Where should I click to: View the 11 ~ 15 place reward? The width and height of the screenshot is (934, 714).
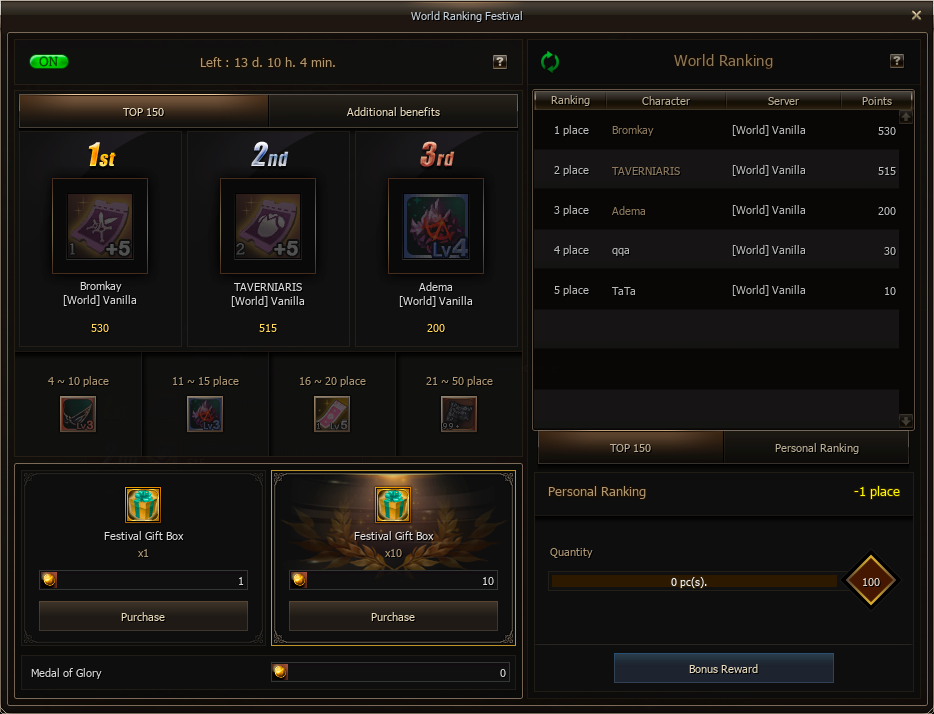pyautogui.click(x=205, y=413)
